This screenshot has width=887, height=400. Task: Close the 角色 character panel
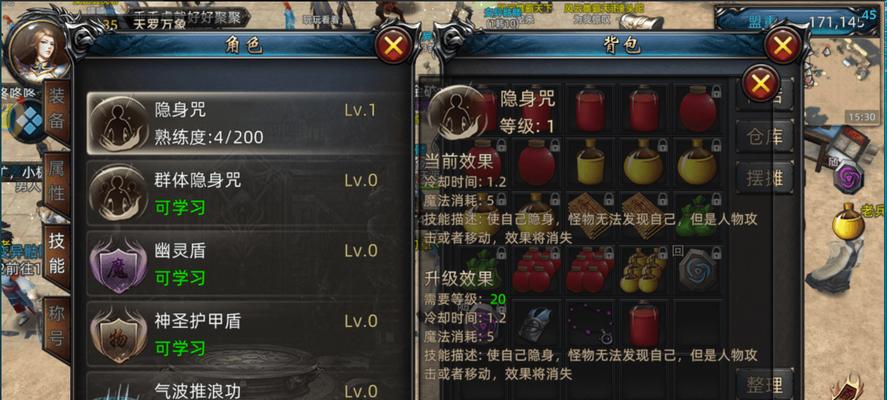394,45
